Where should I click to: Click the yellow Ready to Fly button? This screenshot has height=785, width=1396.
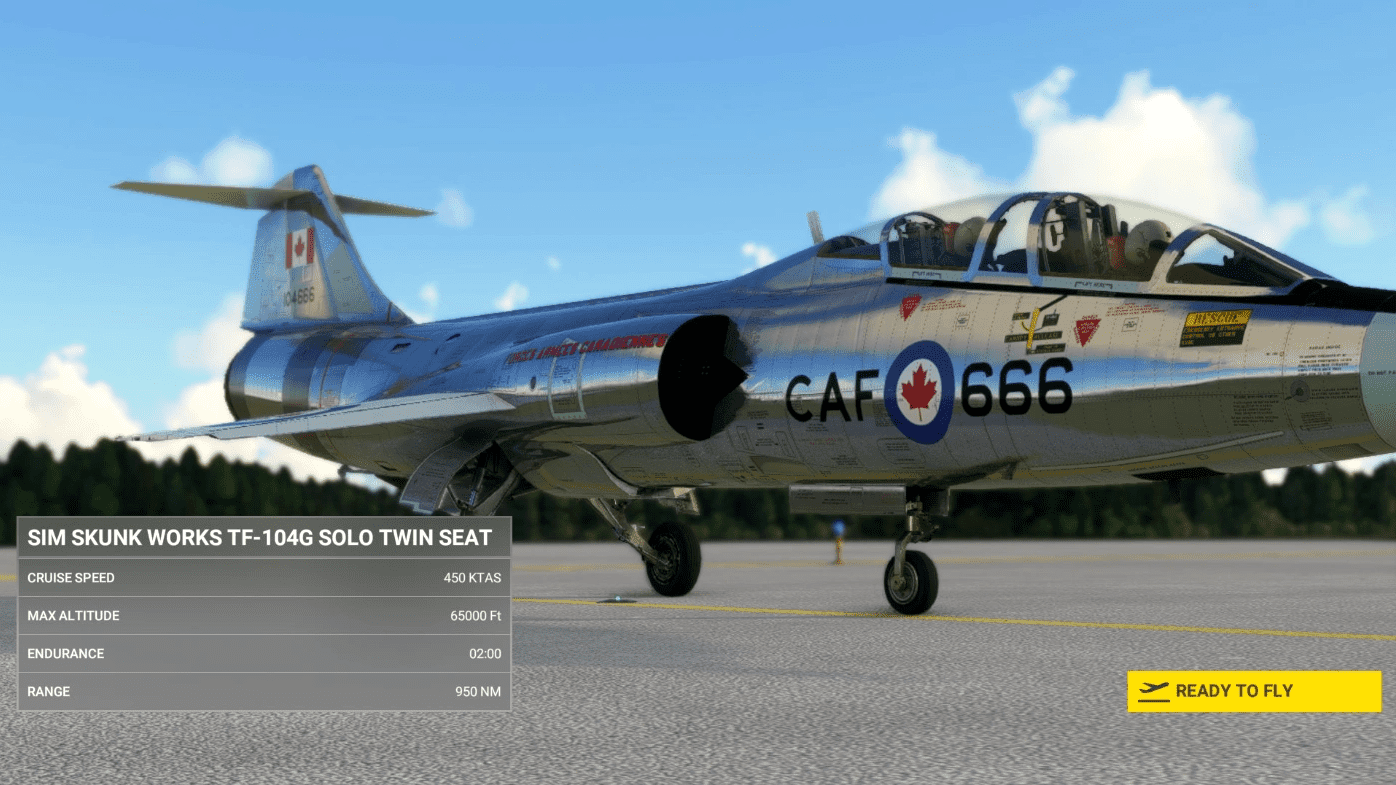coord(1253,691)
